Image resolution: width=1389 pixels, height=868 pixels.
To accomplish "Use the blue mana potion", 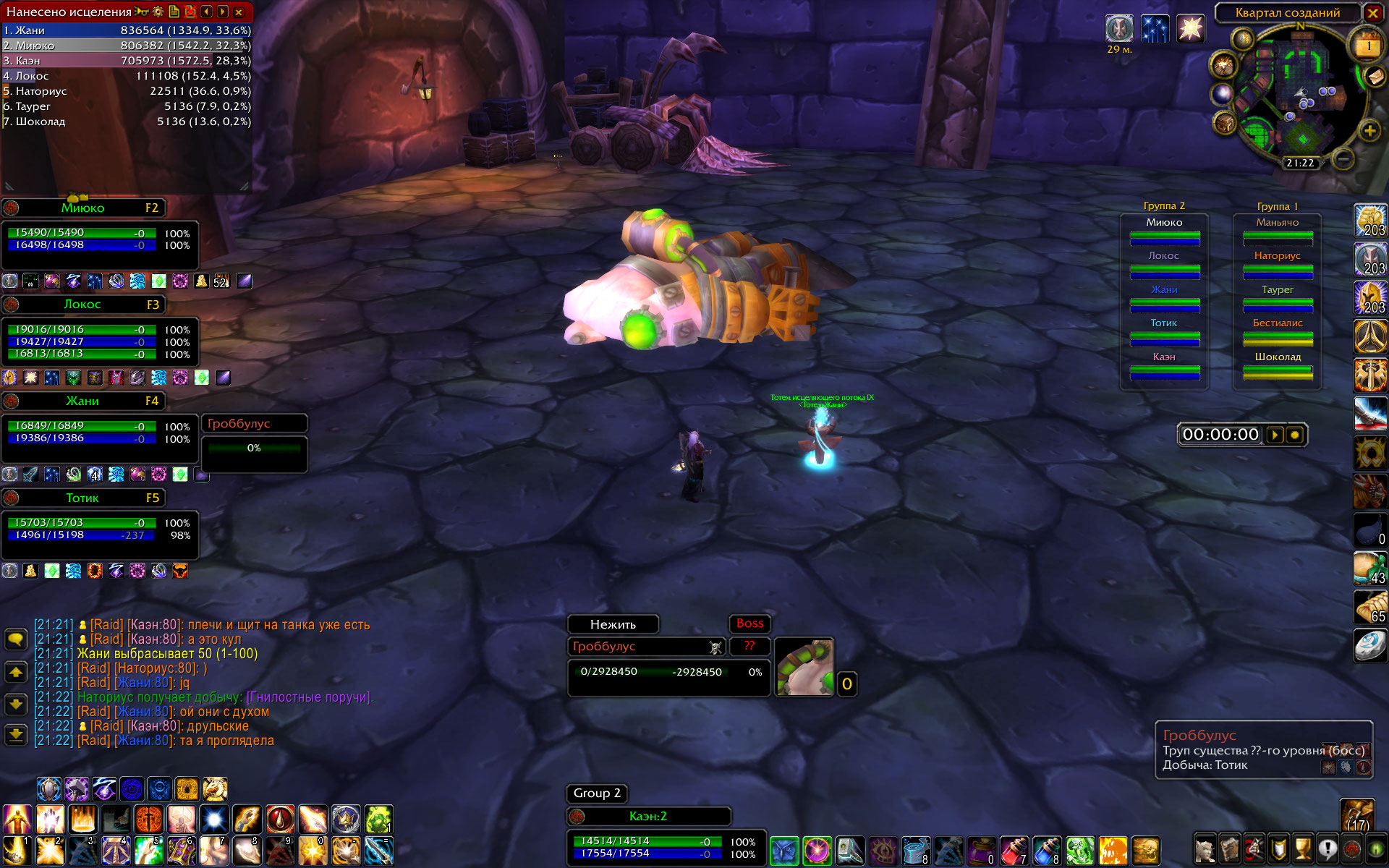I will [1046, 851].
